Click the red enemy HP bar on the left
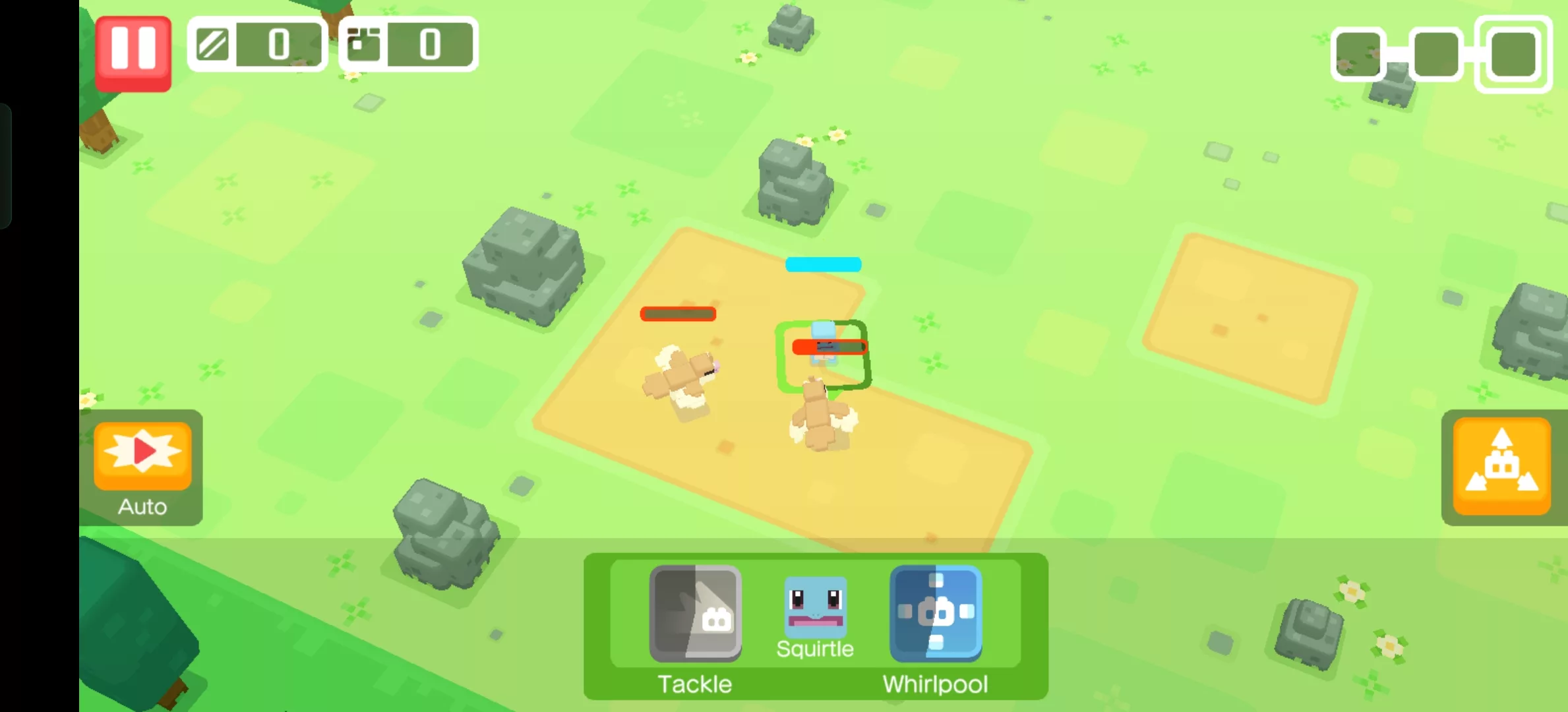The width and height of the screenshot is (1568, 712). tap(678, 314)
